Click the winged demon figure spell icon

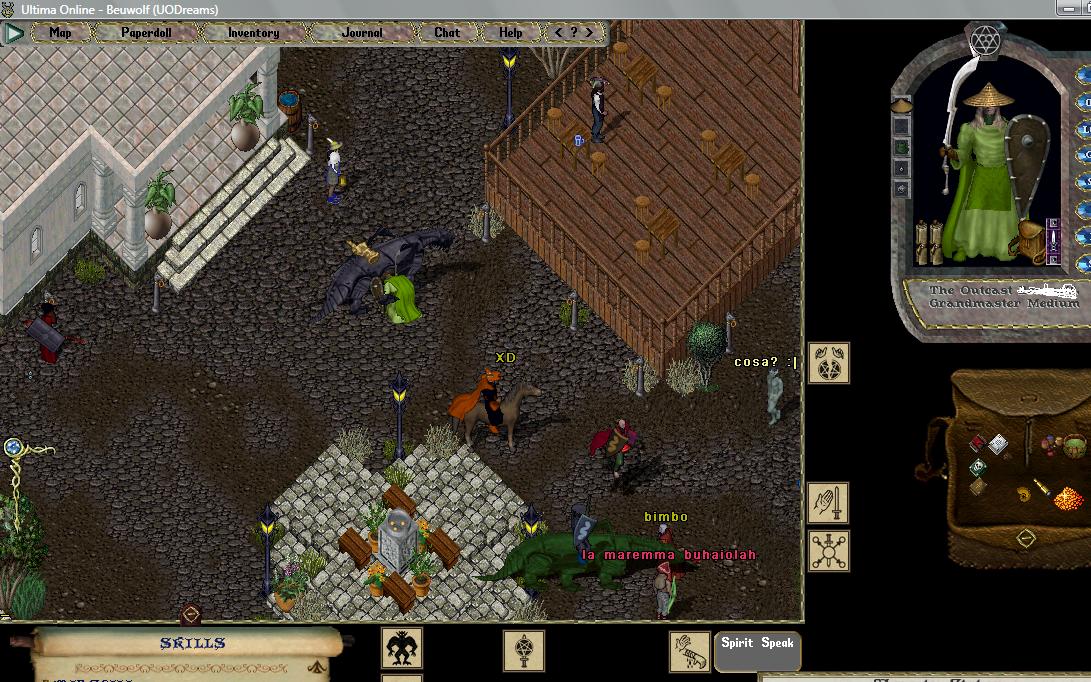click(x=402, y=648)
